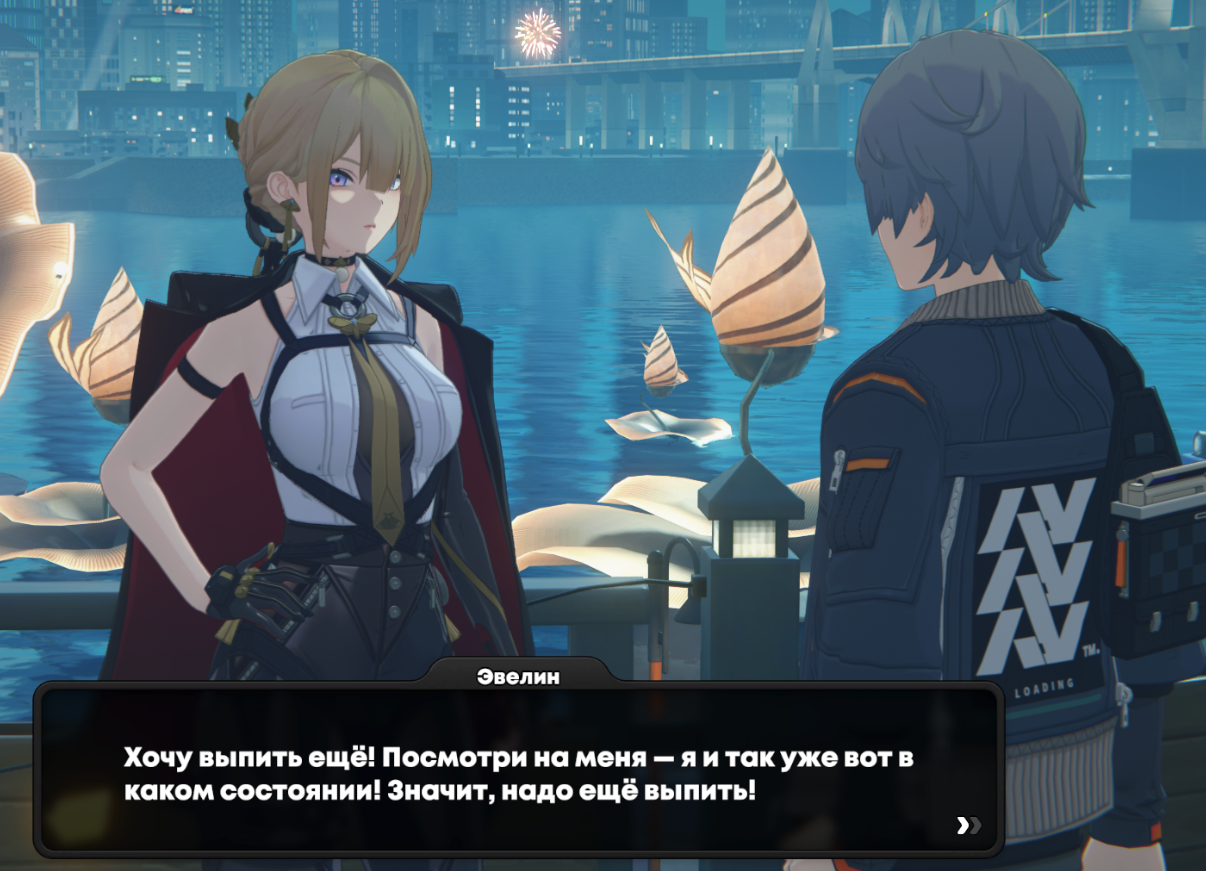Advance dialogue with the double-arrow icon
The image size is (1206, 871).
968,825
